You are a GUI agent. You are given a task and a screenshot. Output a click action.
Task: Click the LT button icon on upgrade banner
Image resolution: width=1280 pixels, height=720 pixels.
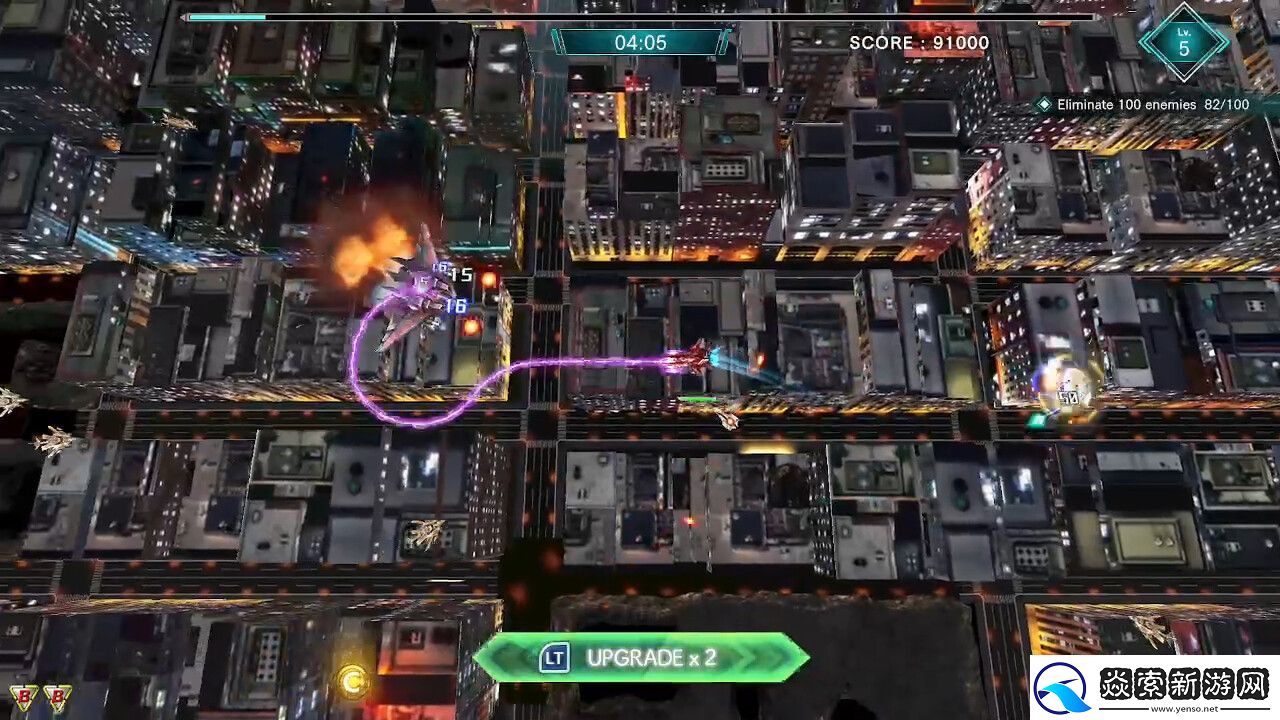(553, 659)
